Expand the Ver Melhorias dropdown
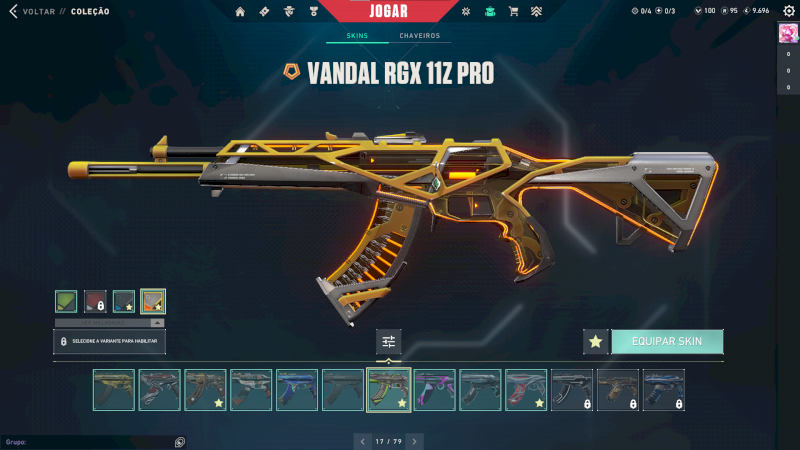The image size is (800, 450). 109,322
